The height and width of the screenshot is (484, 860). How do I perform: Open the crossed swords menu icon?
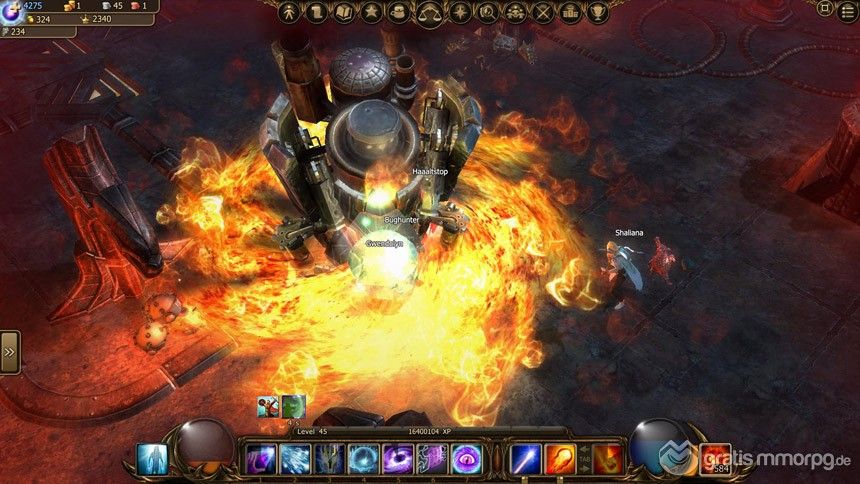pyautogui.click(x=543, y=13)
